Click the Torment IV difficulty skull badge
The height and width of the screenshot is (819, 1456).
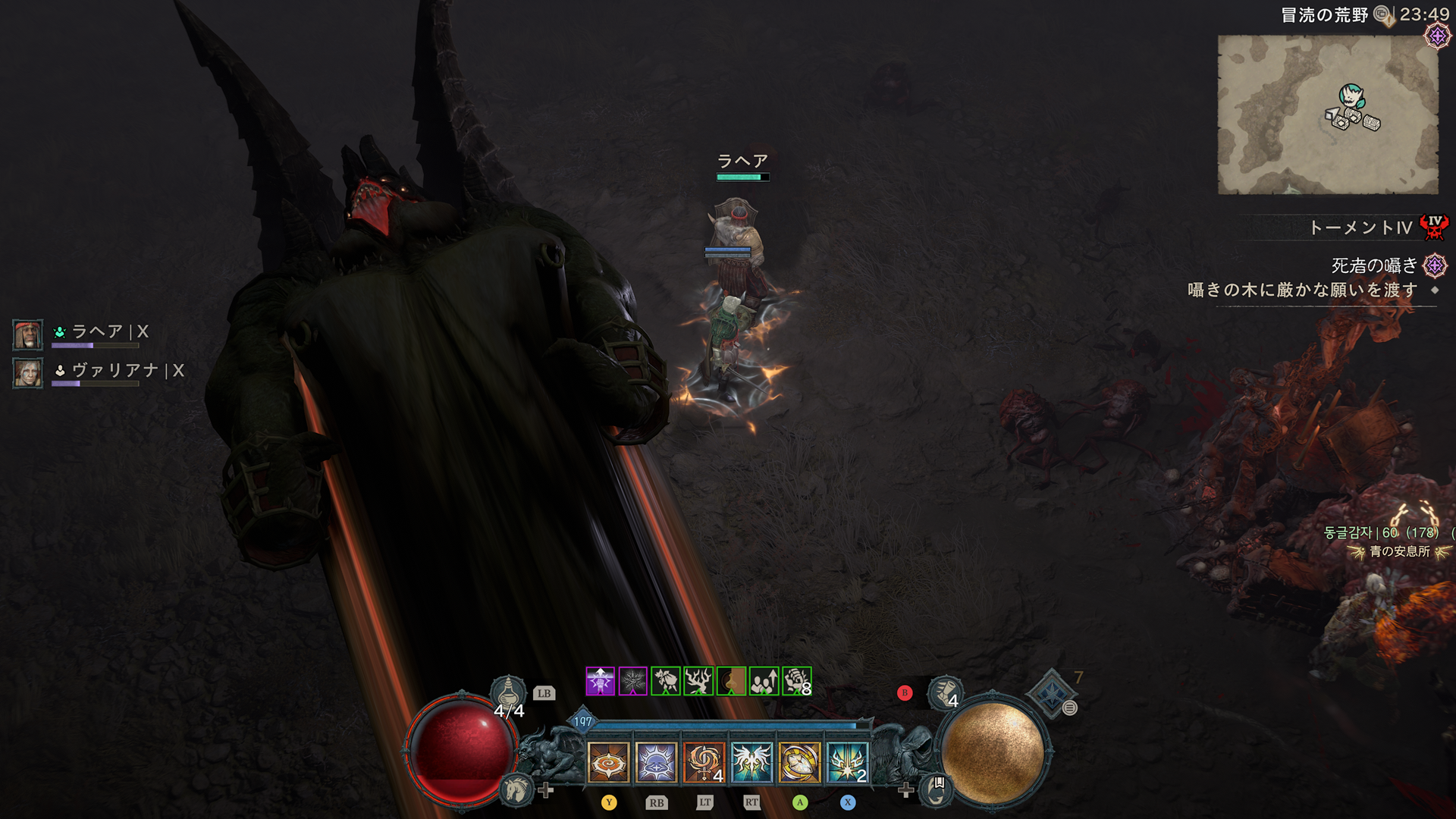1434,227
